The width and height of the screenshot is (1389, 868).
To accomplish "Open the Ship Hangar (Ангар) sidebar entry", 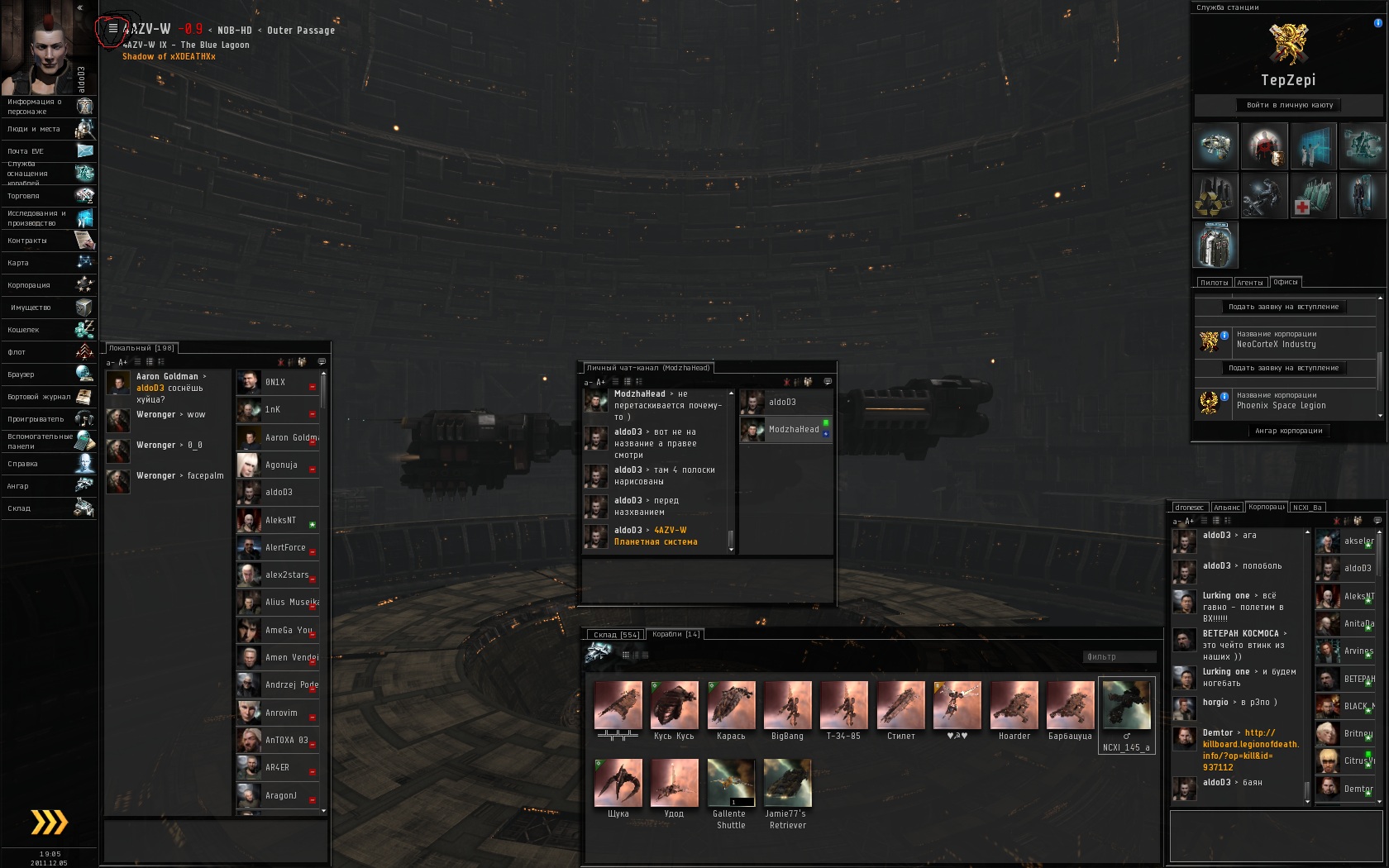I will 48,486.
